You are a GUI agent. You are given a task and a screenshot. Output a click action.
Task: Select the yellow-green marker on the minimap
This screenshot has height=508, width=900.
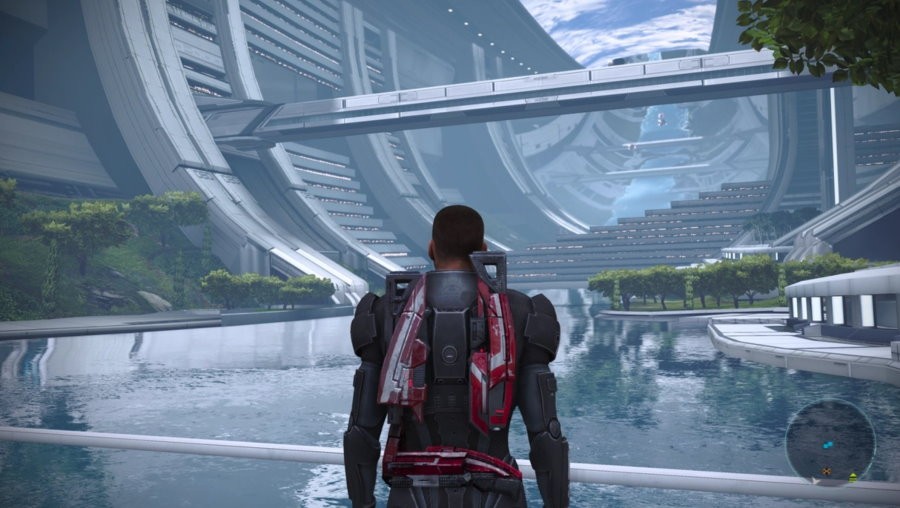point(853,476)
